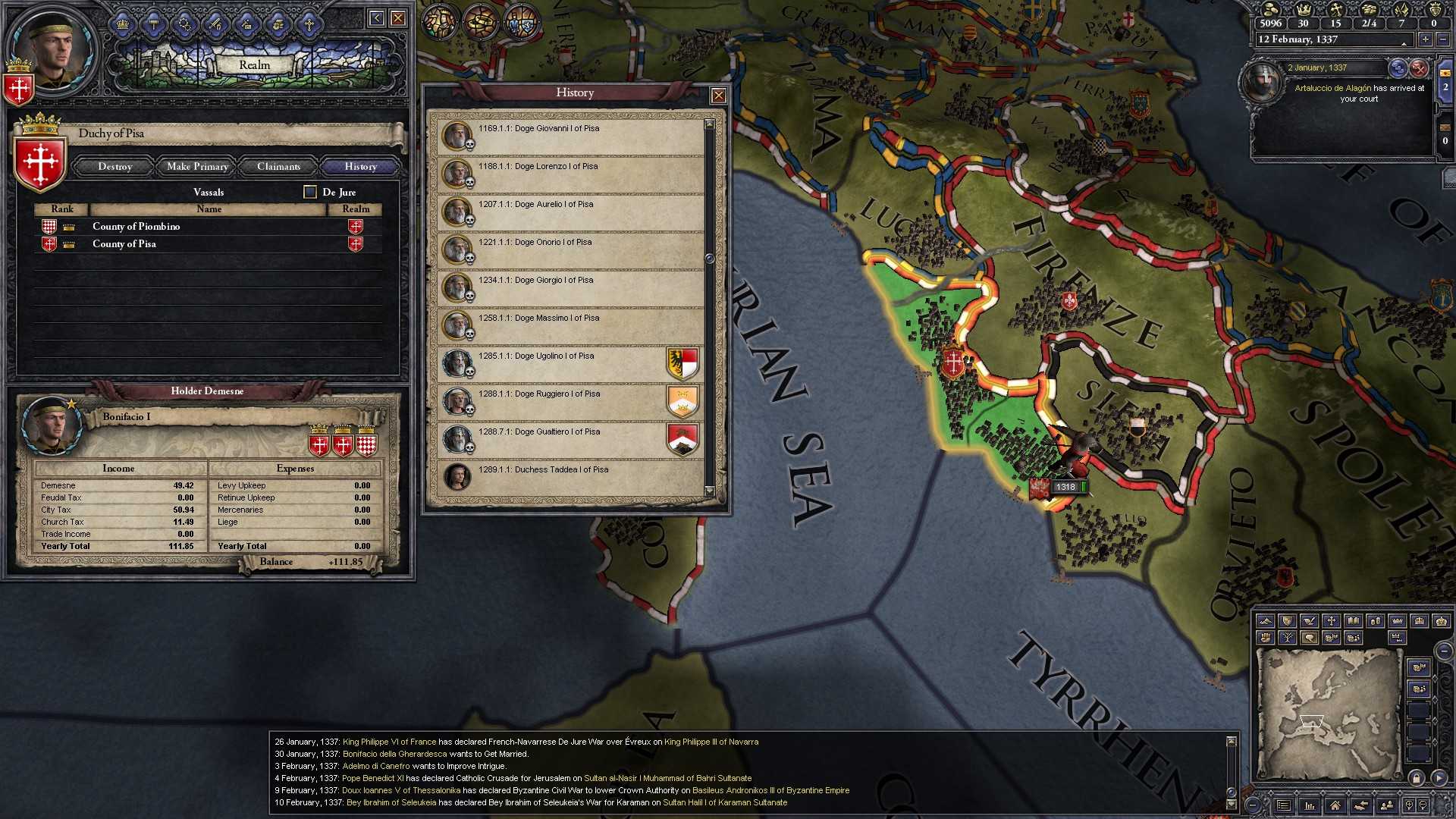The image size is (1456, 819).
Task: Switch to the Make Primary tab
Action: tap(196, 166)
